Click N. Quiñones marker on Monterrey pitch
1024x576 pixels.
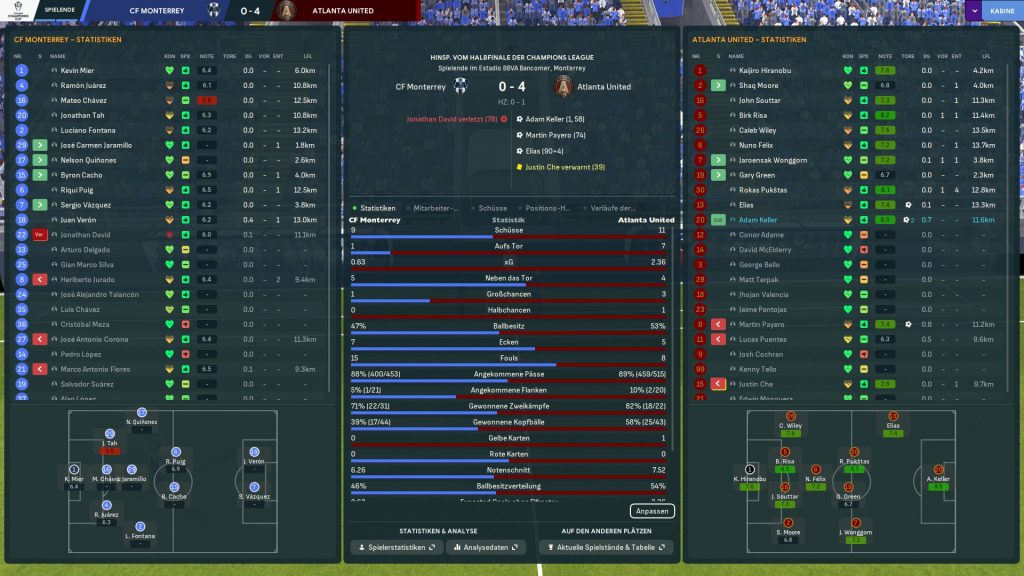pyautogui.click(x=141, y=416)
